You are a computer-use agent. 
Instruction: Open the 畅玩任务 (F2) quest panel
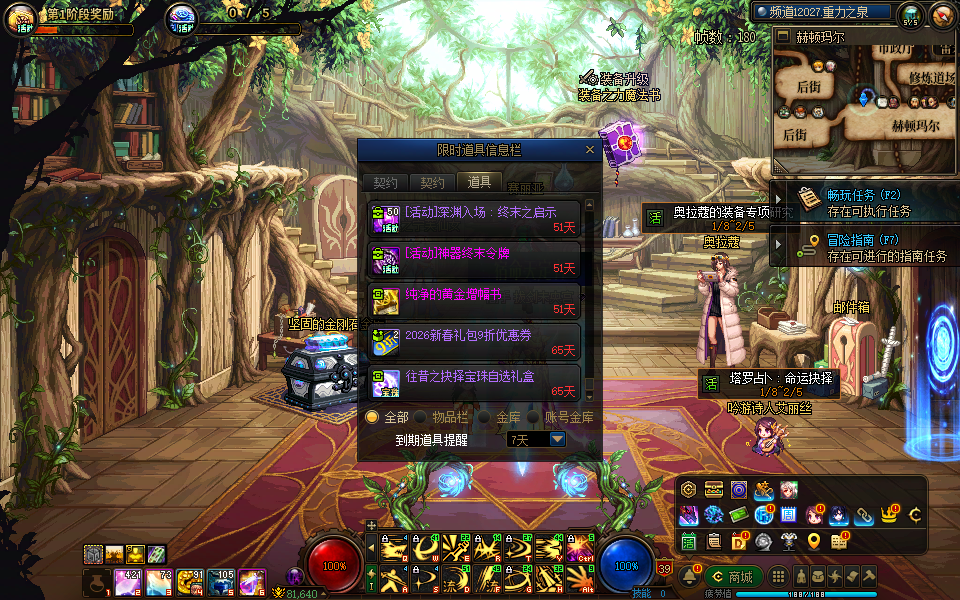coord(865,203)
